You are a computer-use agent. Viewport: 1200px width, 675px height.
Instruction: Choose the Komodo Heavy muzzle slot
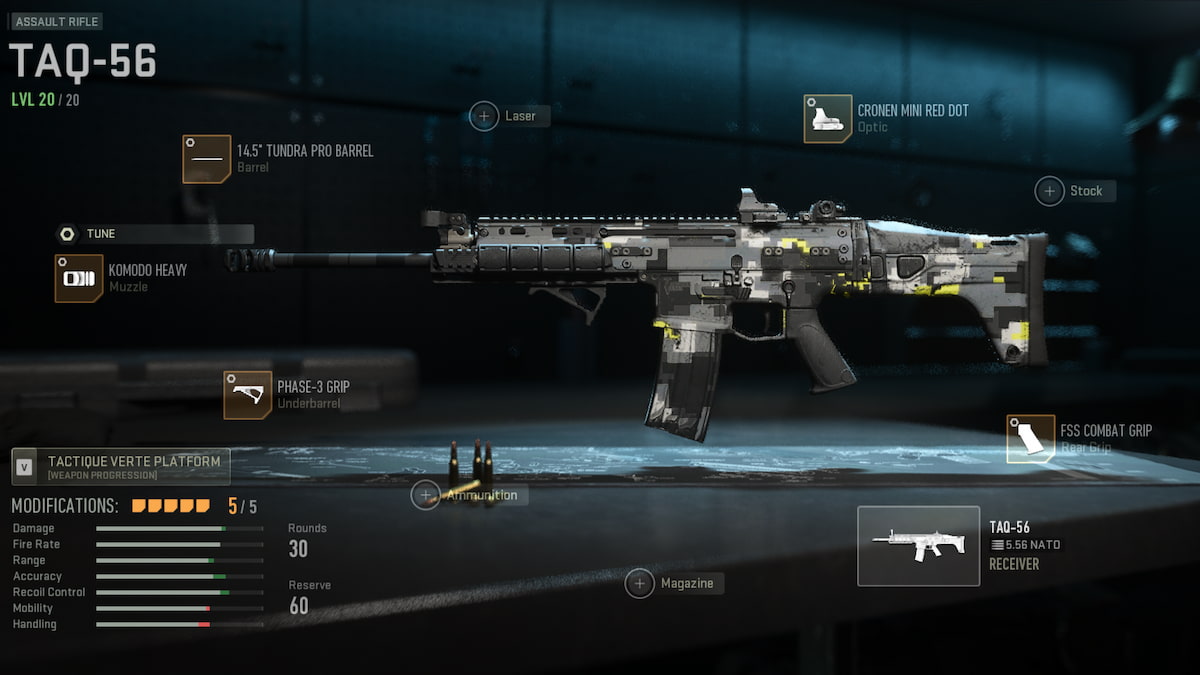point(79,278)
